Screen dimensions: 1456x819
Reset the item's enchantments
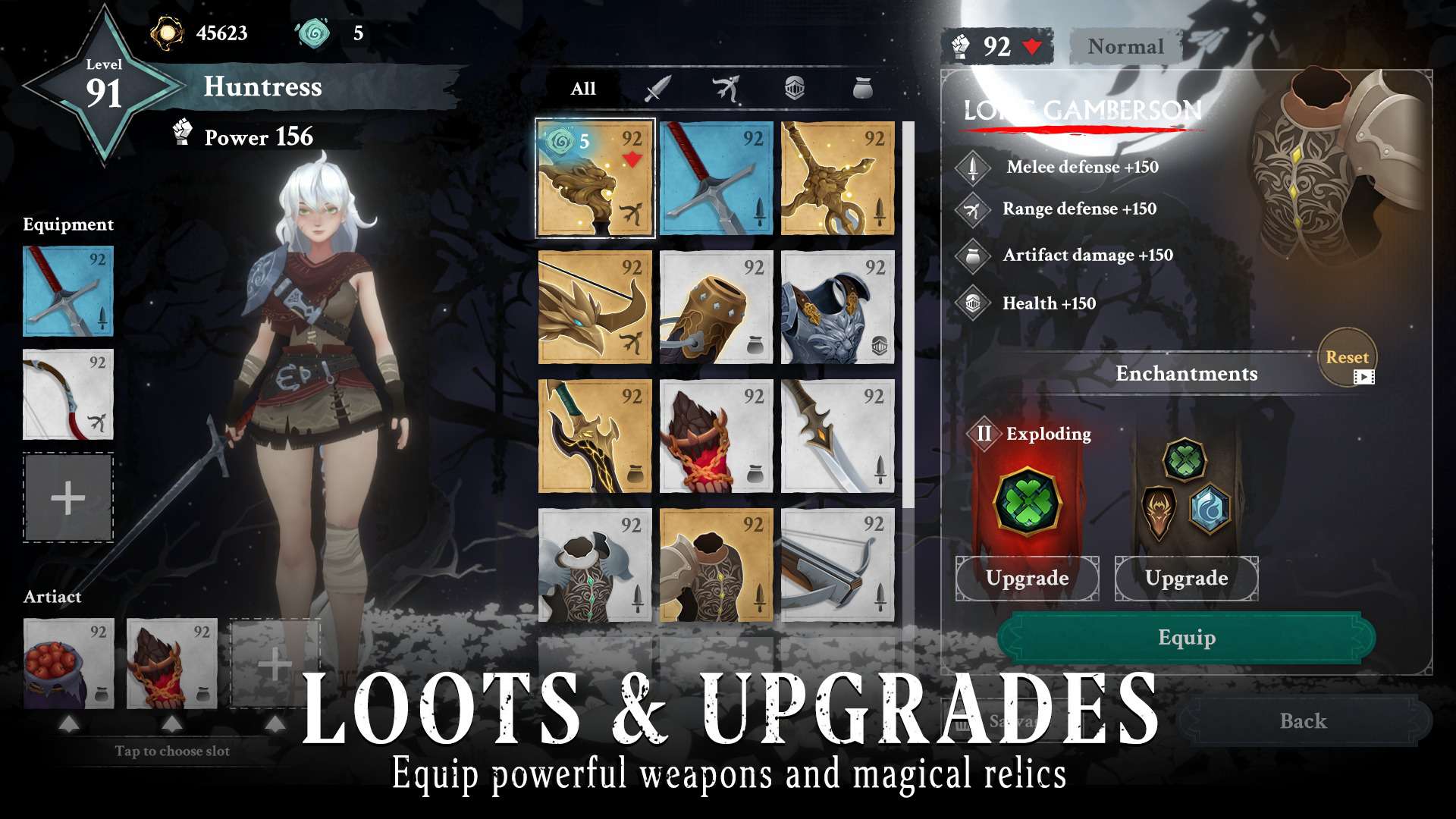click(x=1347, y=358)
